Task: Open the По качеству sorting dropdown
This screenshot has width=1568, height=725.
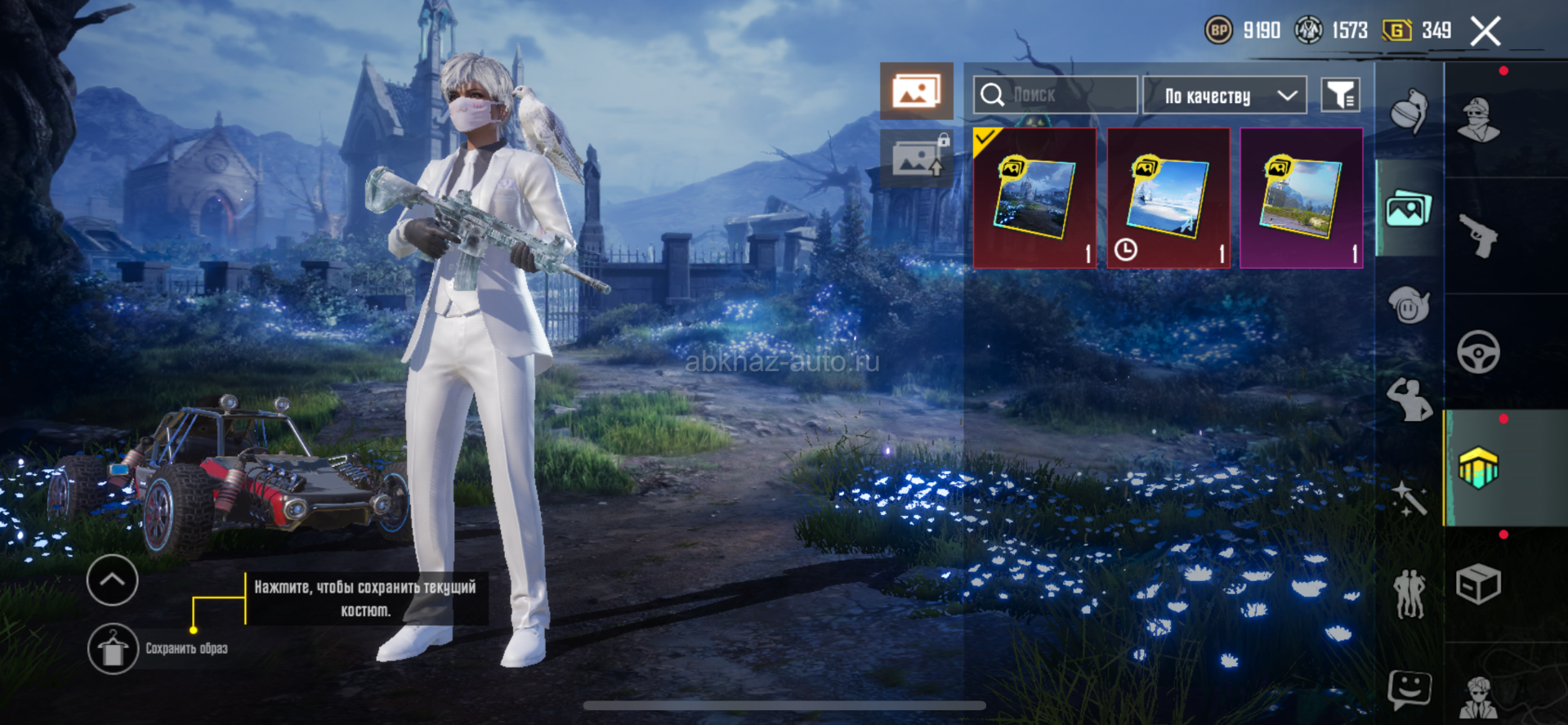Action: (1224, 96)
